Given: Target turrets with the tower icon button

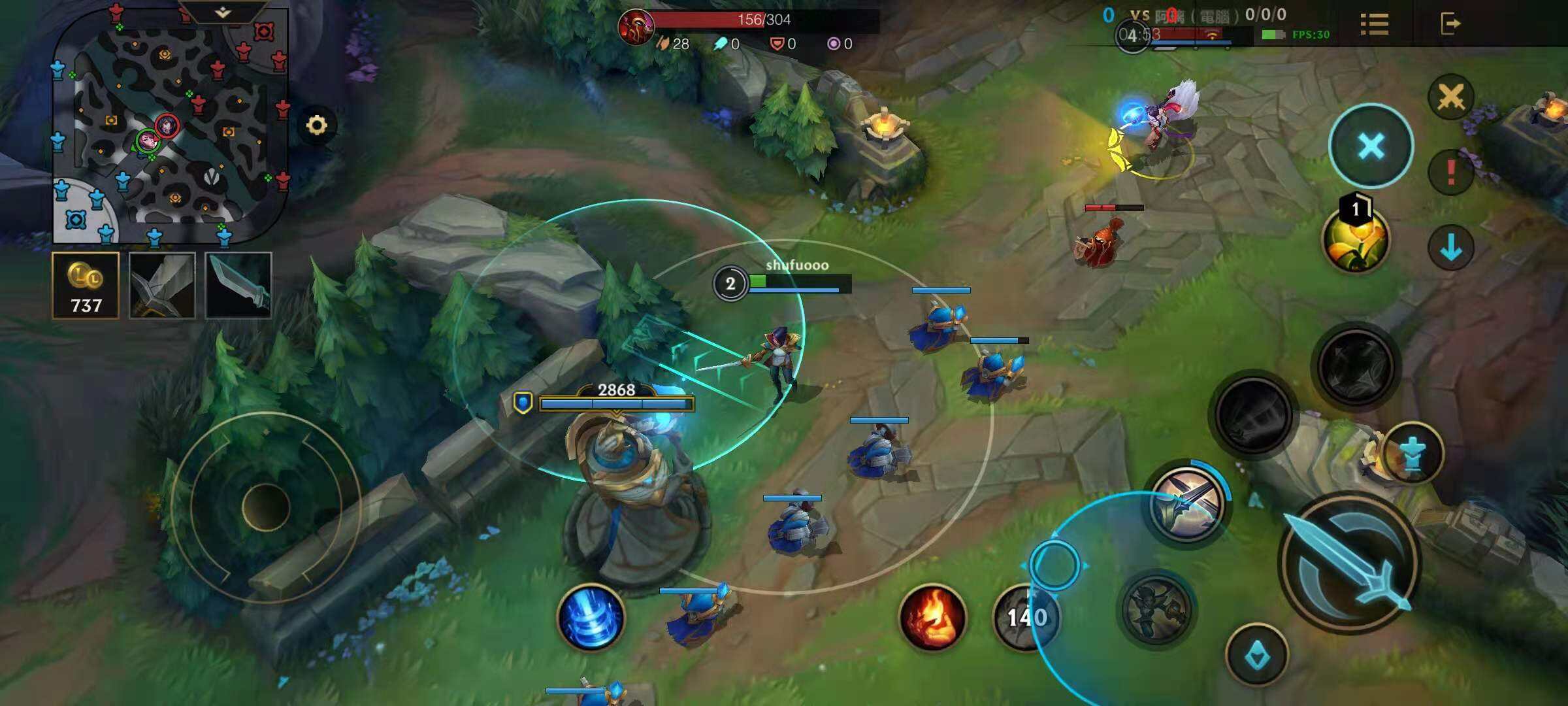Looking at the screenshot, I should (1413, 454).
